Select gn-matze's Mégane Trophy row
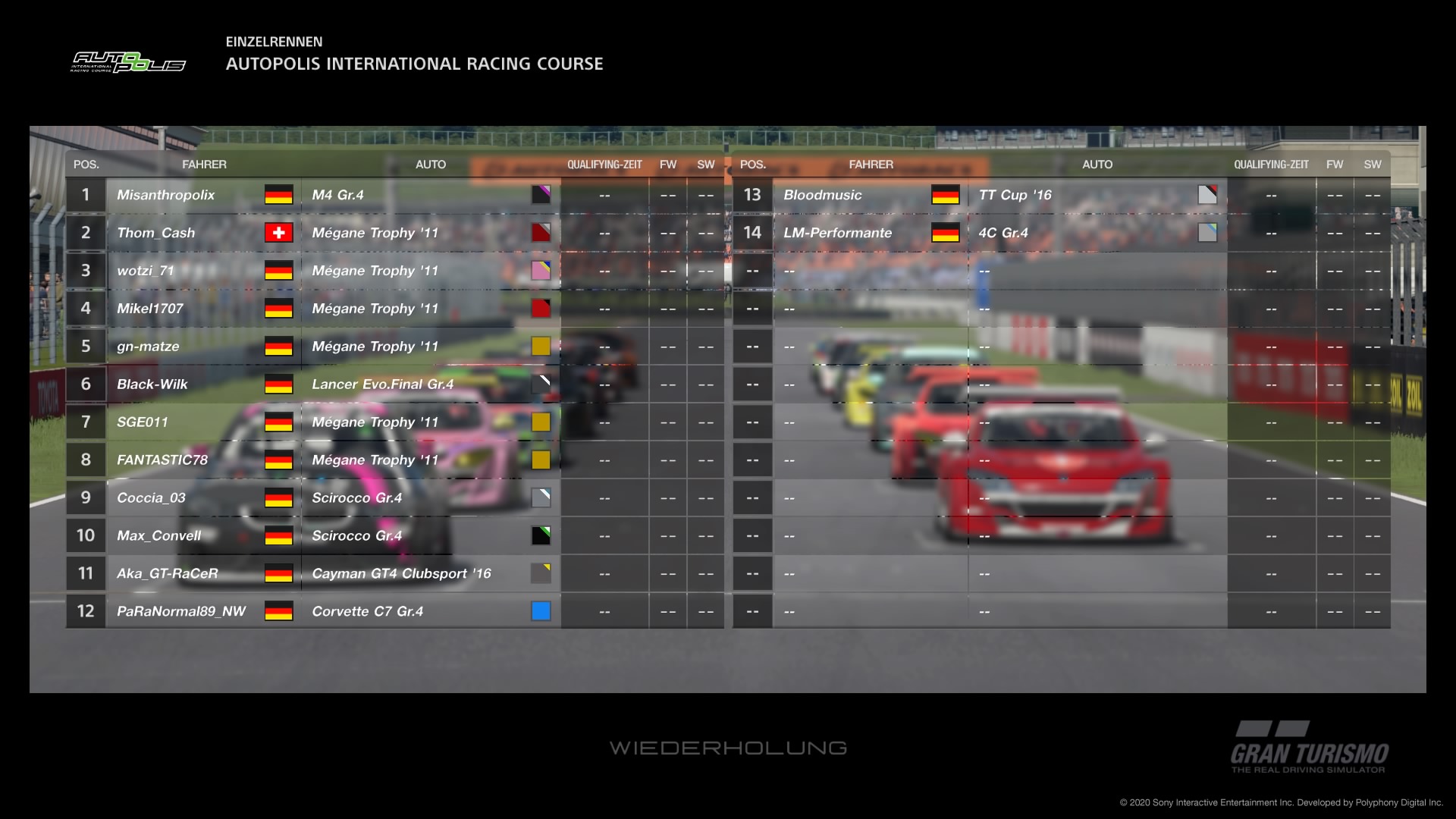Viewport: 1456px width, 819px height. [x=149, y=347]
